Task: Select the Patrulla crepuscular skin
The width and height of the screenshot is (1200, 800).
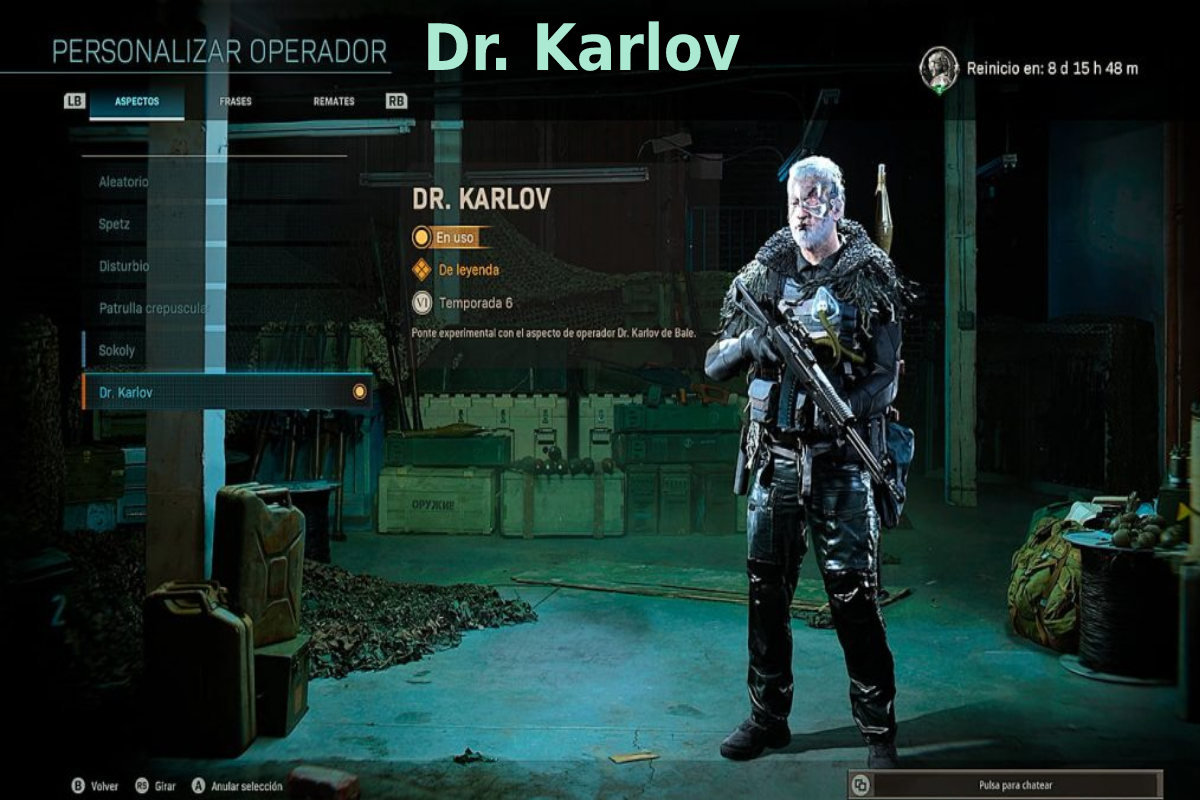Action: click(152, 308)
